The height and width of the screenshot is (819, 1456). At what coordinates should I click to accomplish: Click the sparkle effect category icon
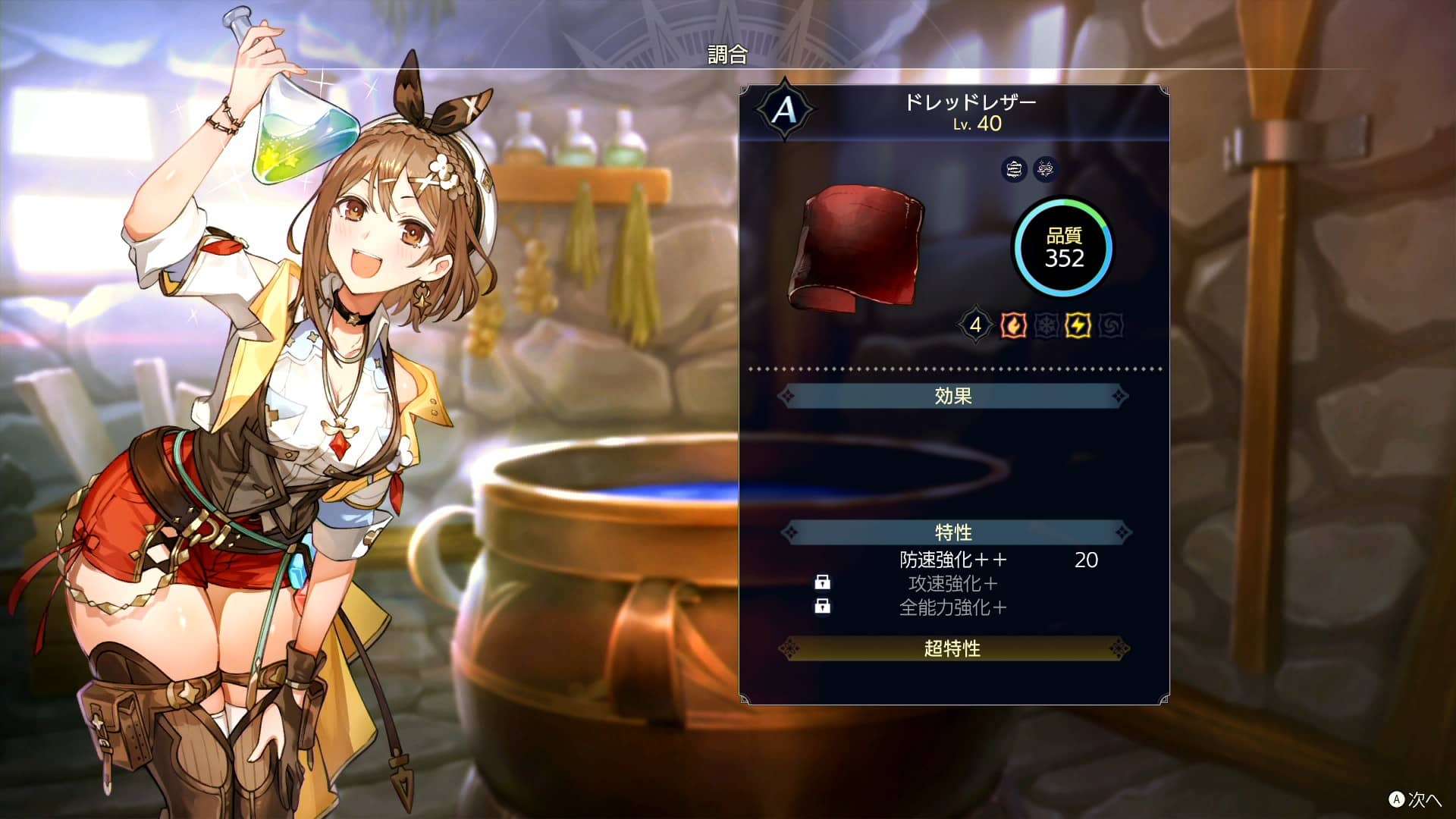pos(1045,170)
